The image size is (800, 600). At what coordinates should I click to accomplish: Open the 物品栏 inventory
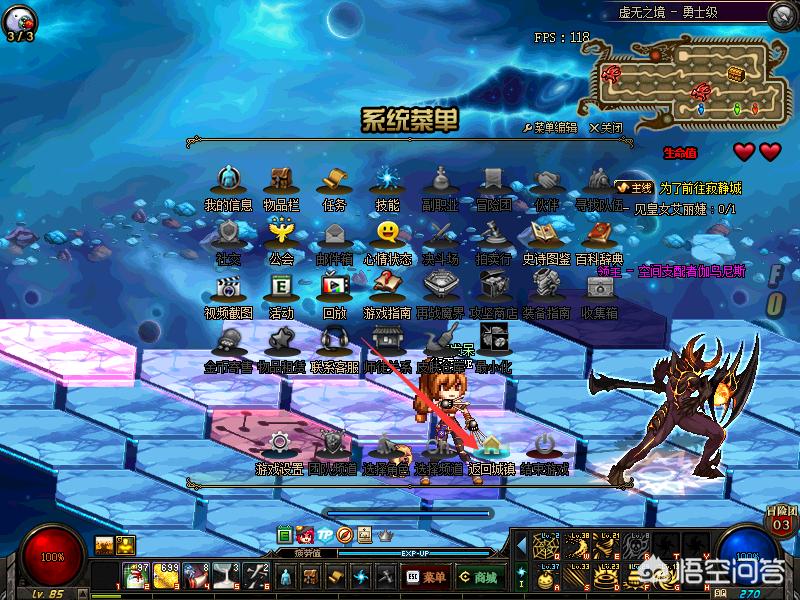[281, 181]
